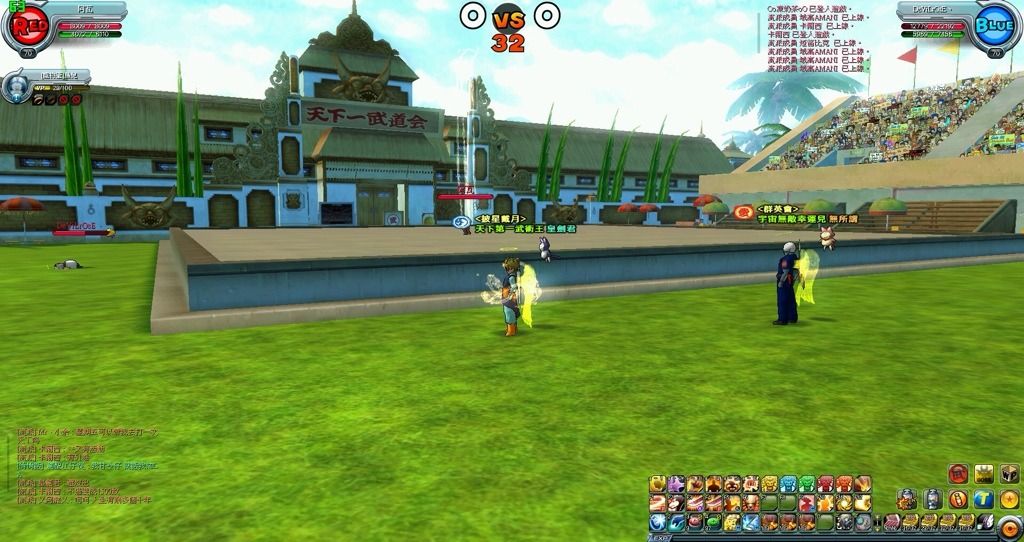Click the pet companion portrait frame
The image size is (1024, 542).
(x=16, y=88)
